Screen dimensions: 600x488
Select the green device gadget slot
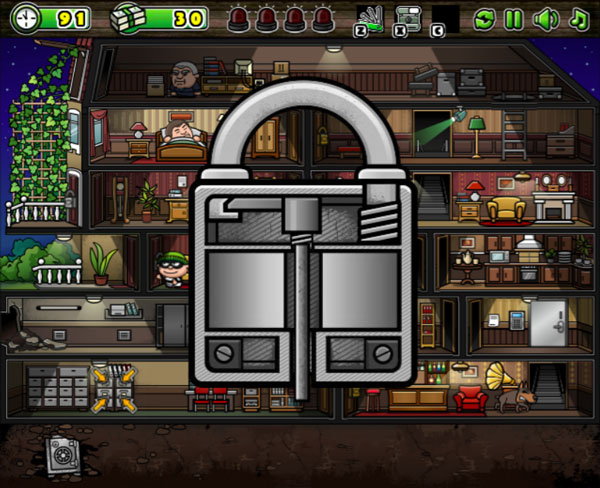tap(408, 18)
